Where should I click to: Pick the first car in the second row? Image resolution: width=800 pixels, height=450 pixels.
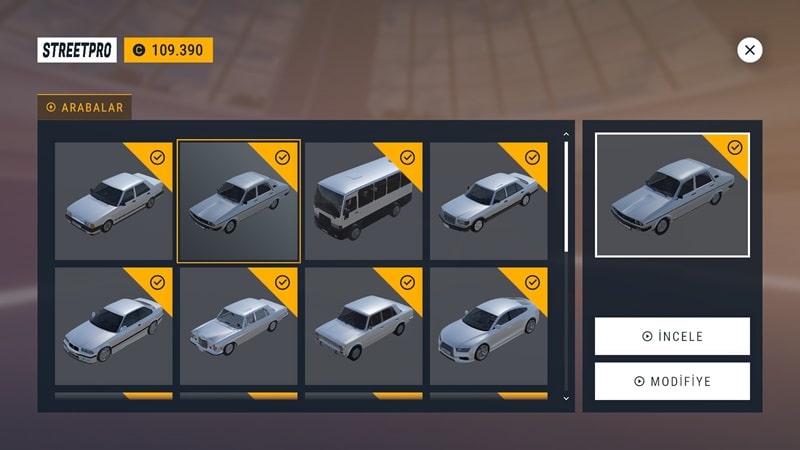point(113,326)
